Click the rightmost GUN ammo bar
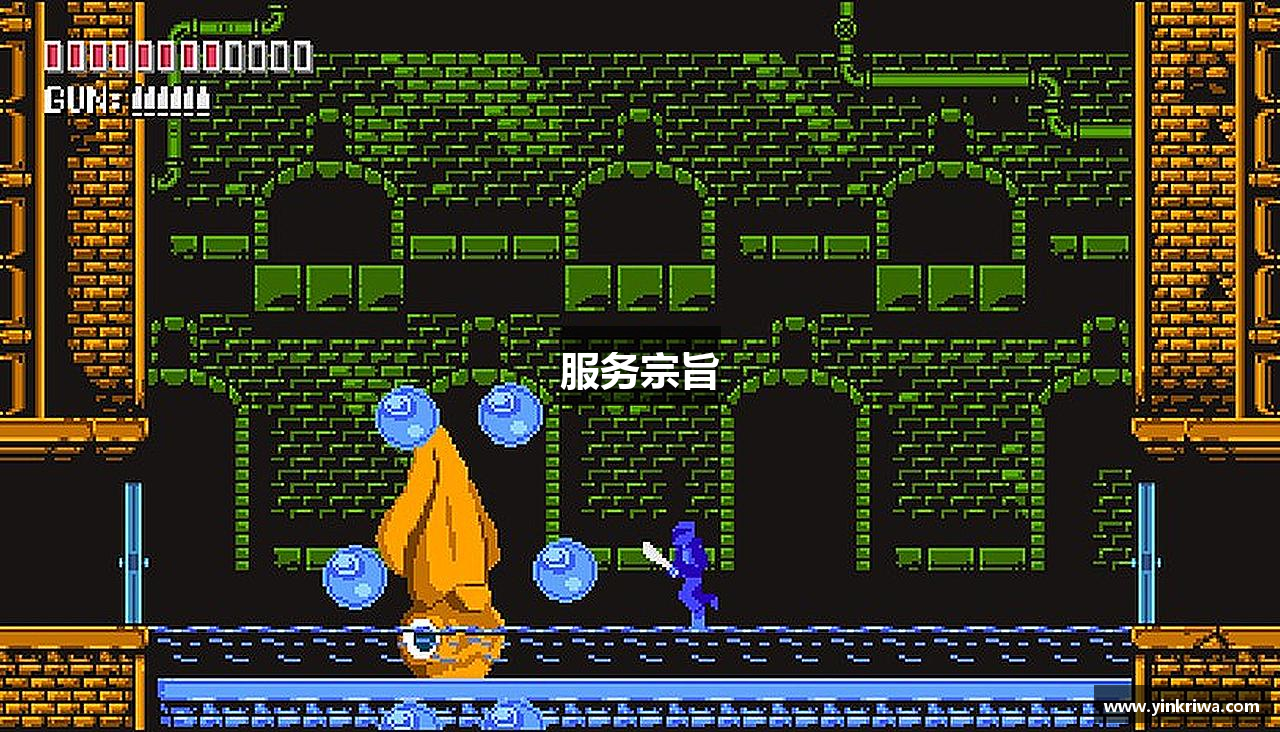Viewport: 1280px width, 732px height. point(203,99)
